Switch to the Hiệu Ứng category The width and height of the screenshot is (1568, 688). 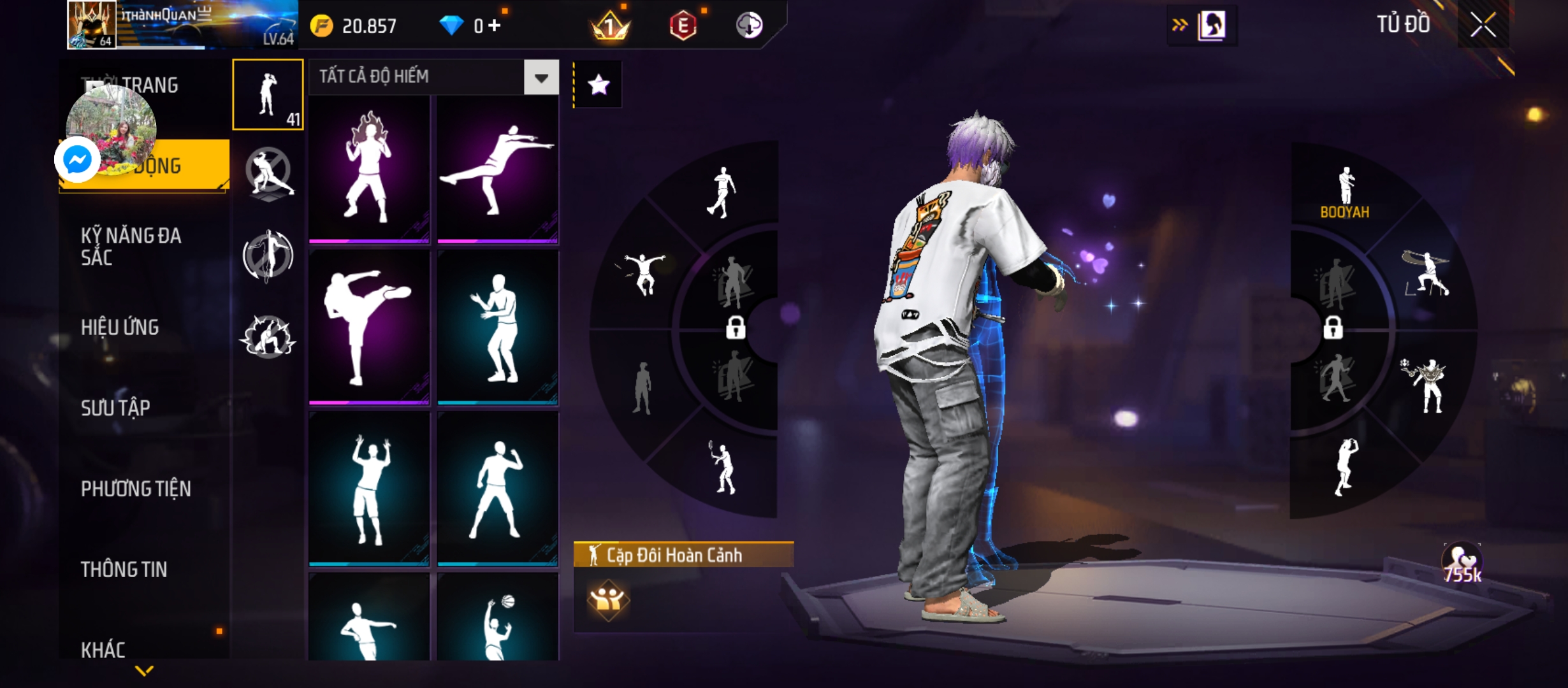pos(120,327)
